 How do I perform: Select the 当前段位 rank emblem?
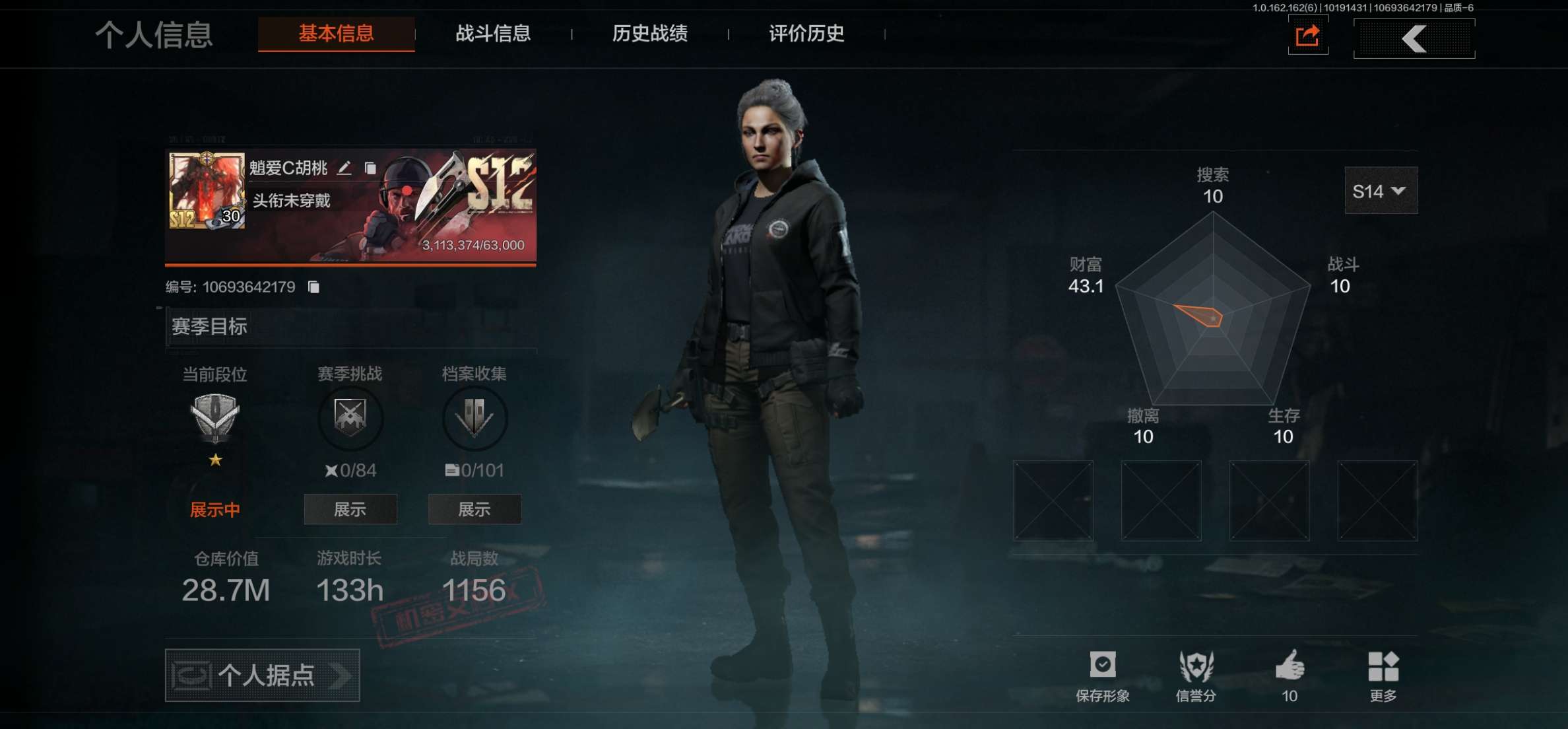coord(214,417)
